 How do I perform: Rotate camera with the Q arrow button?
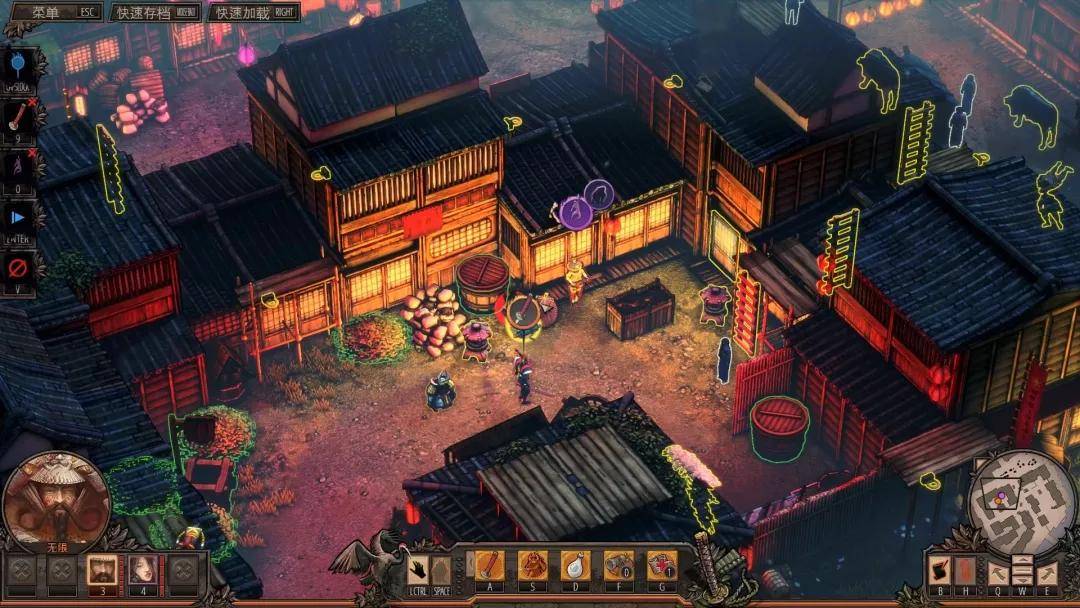coord(998,572)
